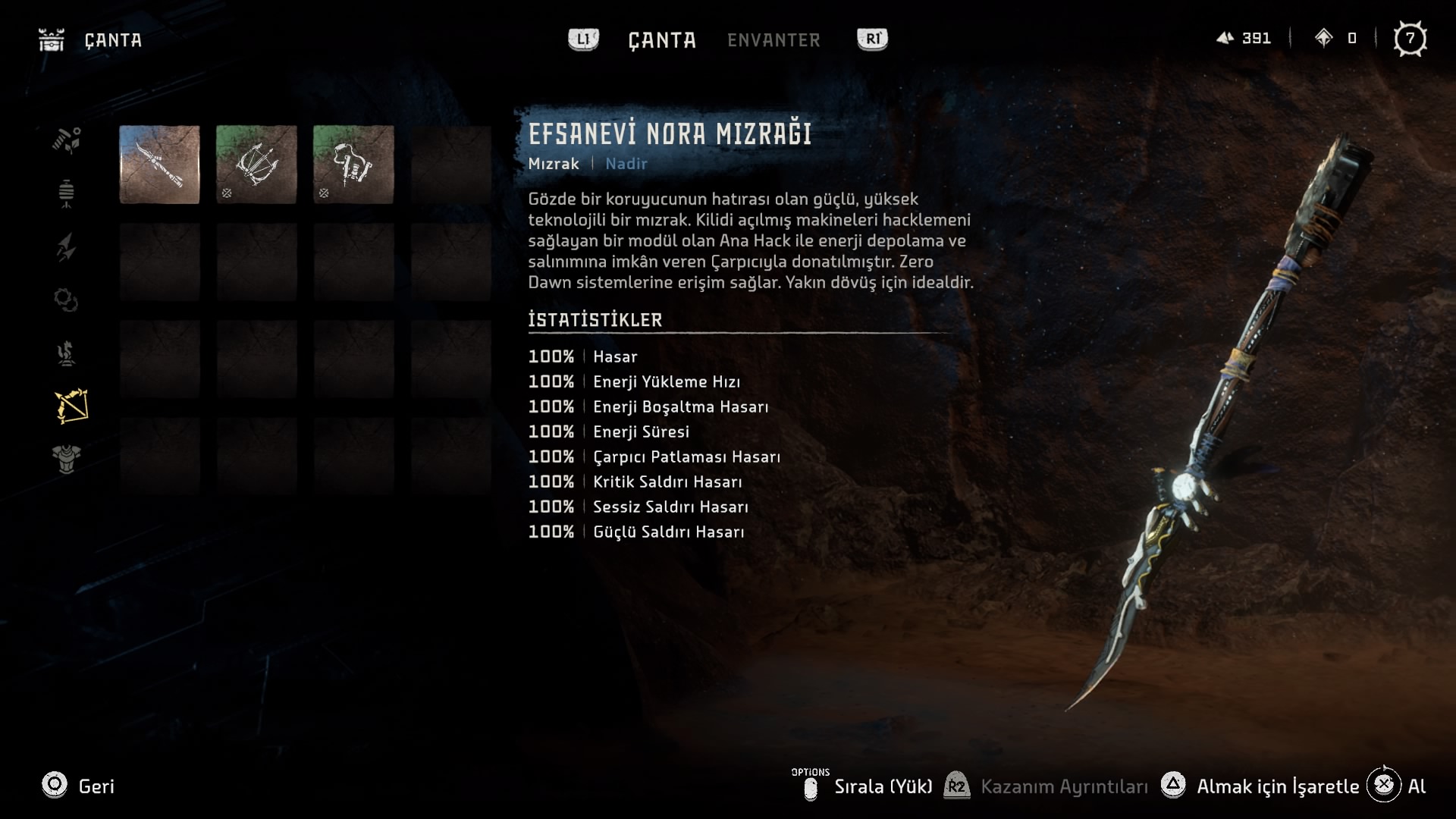The height and width of the screenshot is (819, 1456).
Task: Show the arrows ammunition category
Action: point(67,247)
